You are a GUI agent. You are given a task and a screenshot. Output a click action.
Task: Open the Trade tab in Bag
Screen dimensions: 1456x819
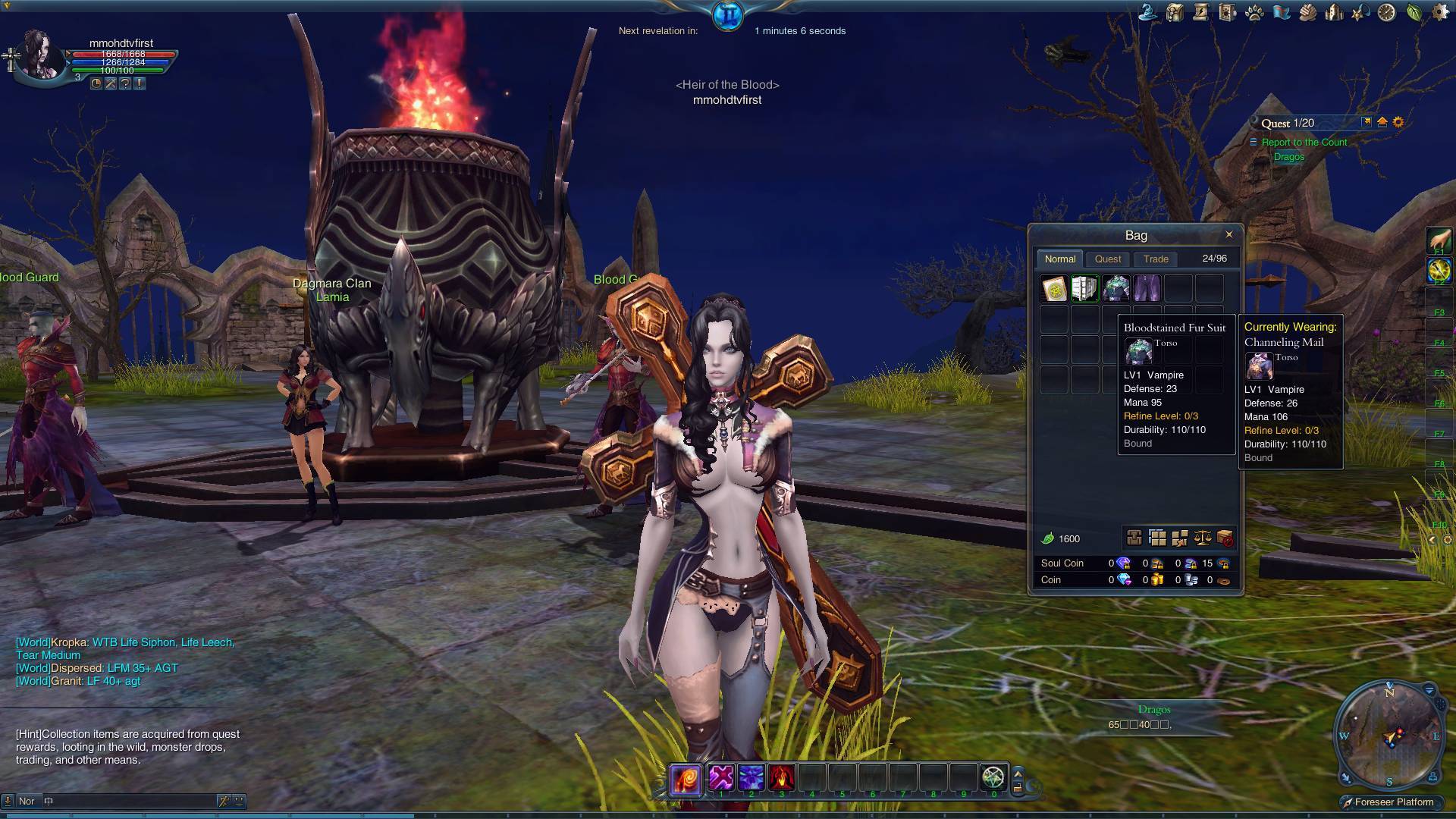coord(1156,259)
